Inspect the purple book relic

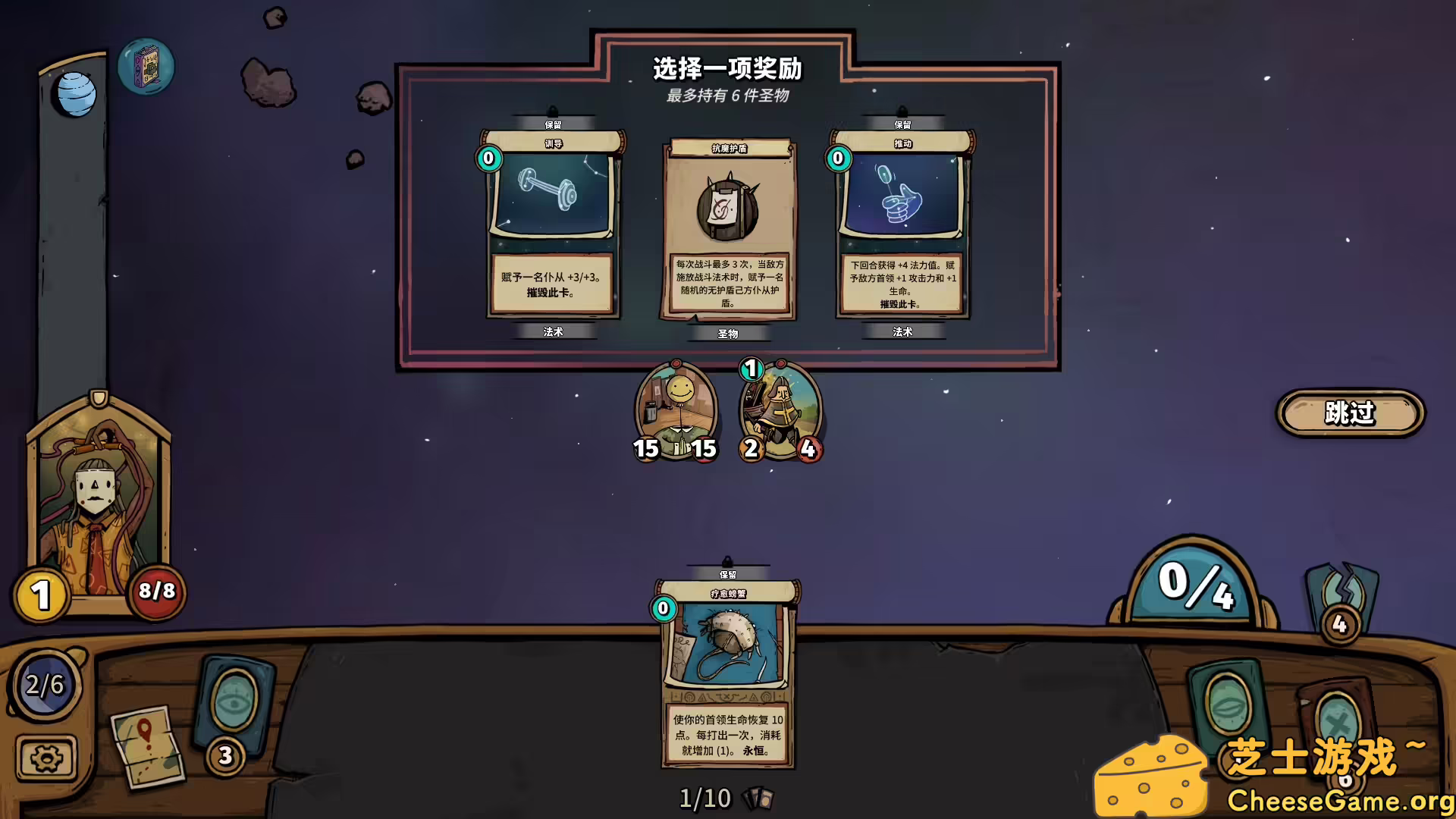tap(146, 67)
